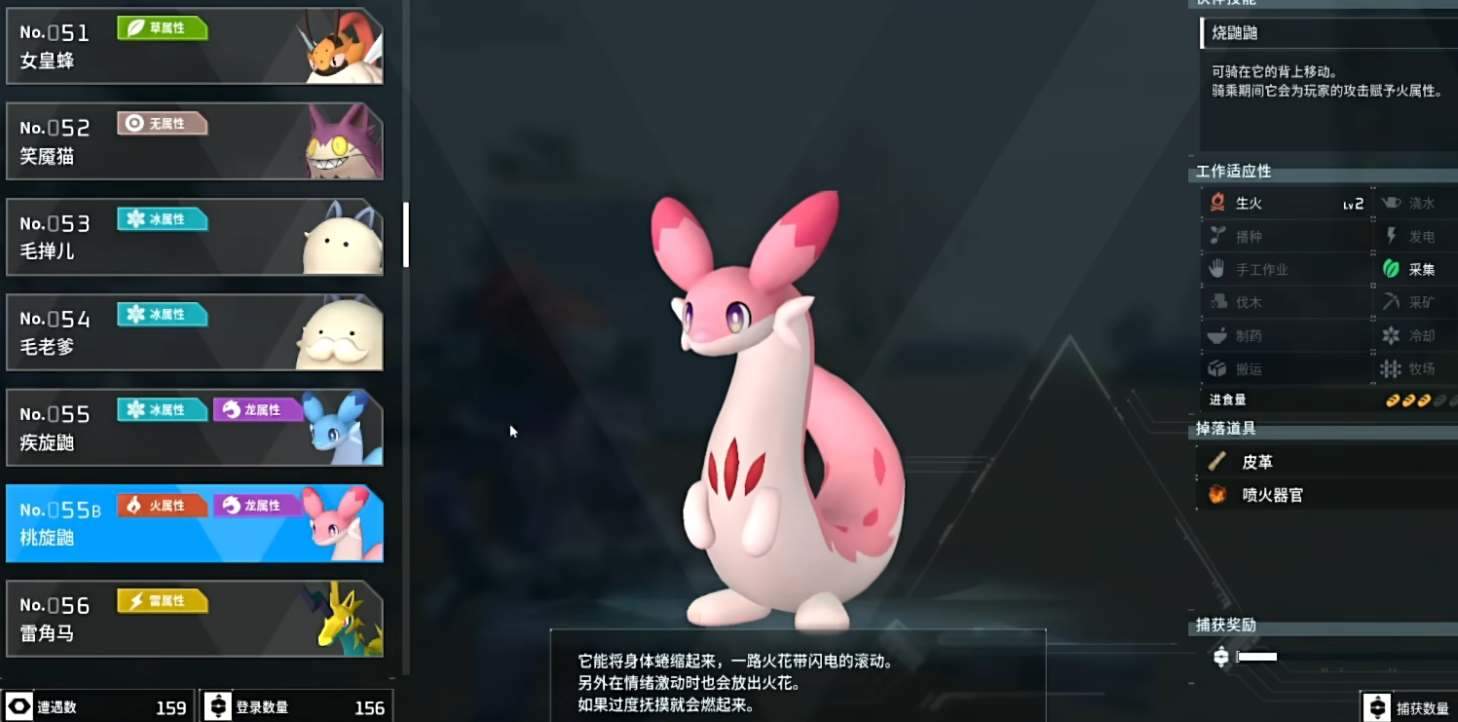Click the grass type (草属性) badge on 女皇蜂
The height and width of the screenshot is (722, 1458).
coord(162,29)
